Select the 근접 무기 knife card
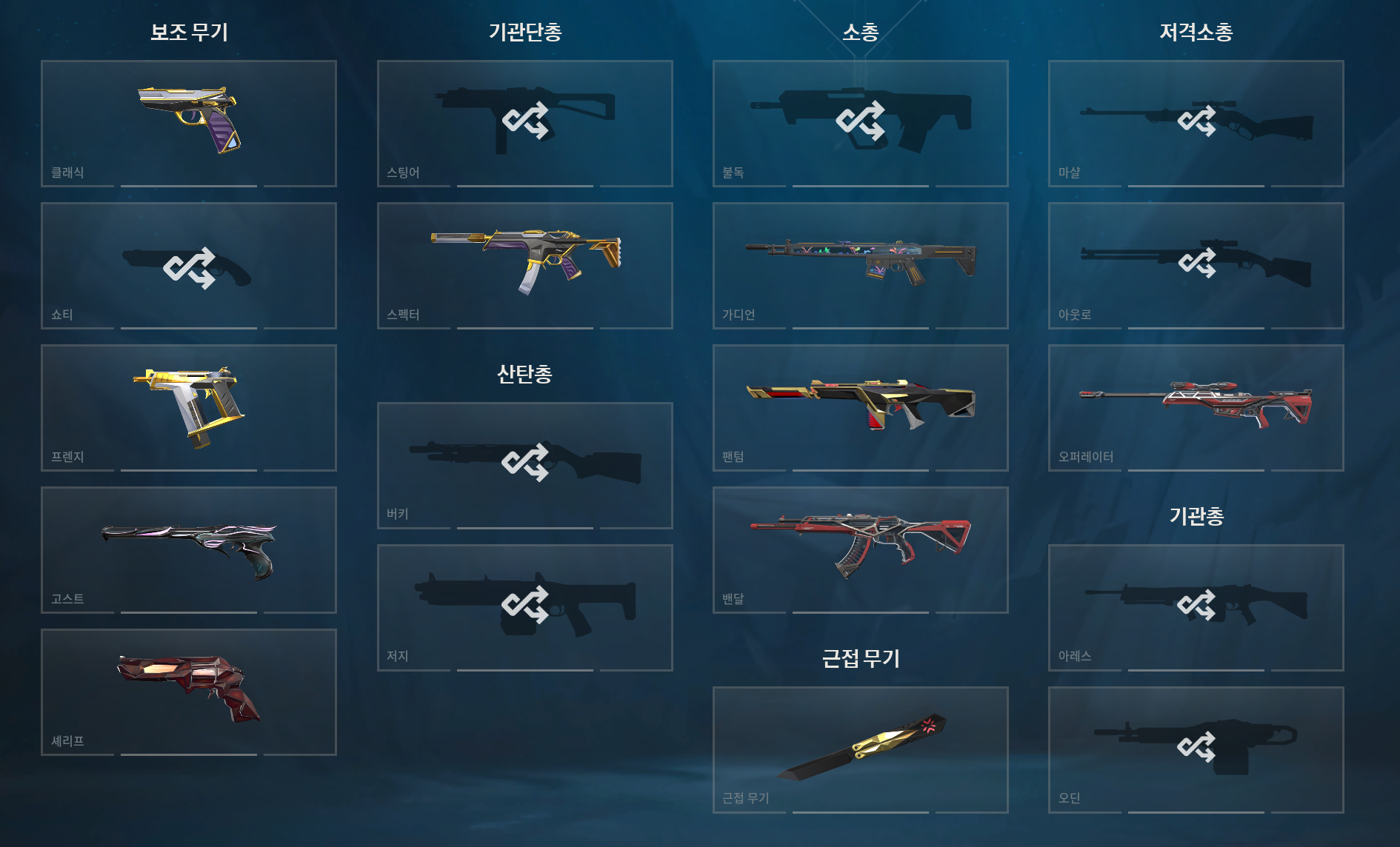This screenshot has width=1400, height=847. point(860,749)
